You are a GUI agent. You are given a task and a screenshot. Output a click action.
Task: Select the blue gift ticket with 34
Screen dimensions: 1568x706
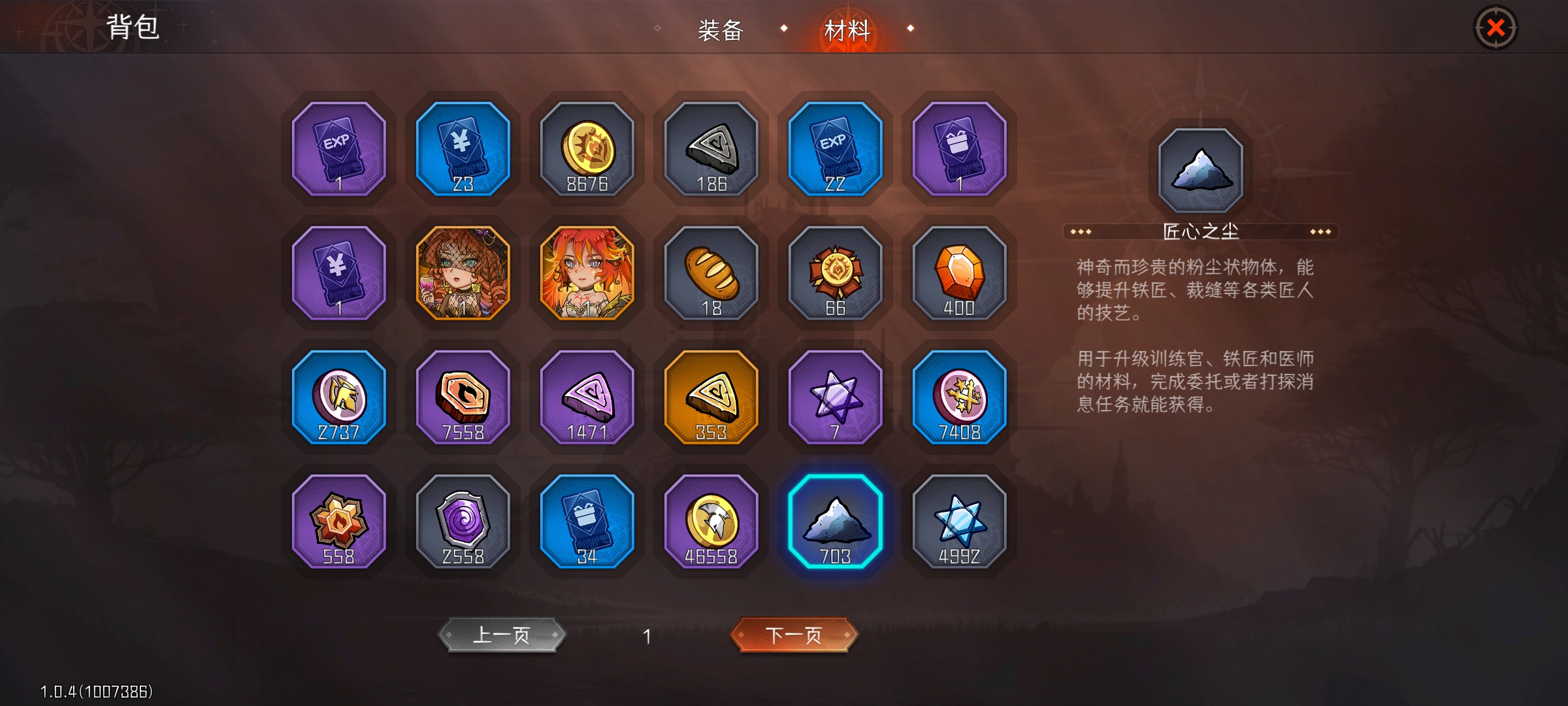587,522
